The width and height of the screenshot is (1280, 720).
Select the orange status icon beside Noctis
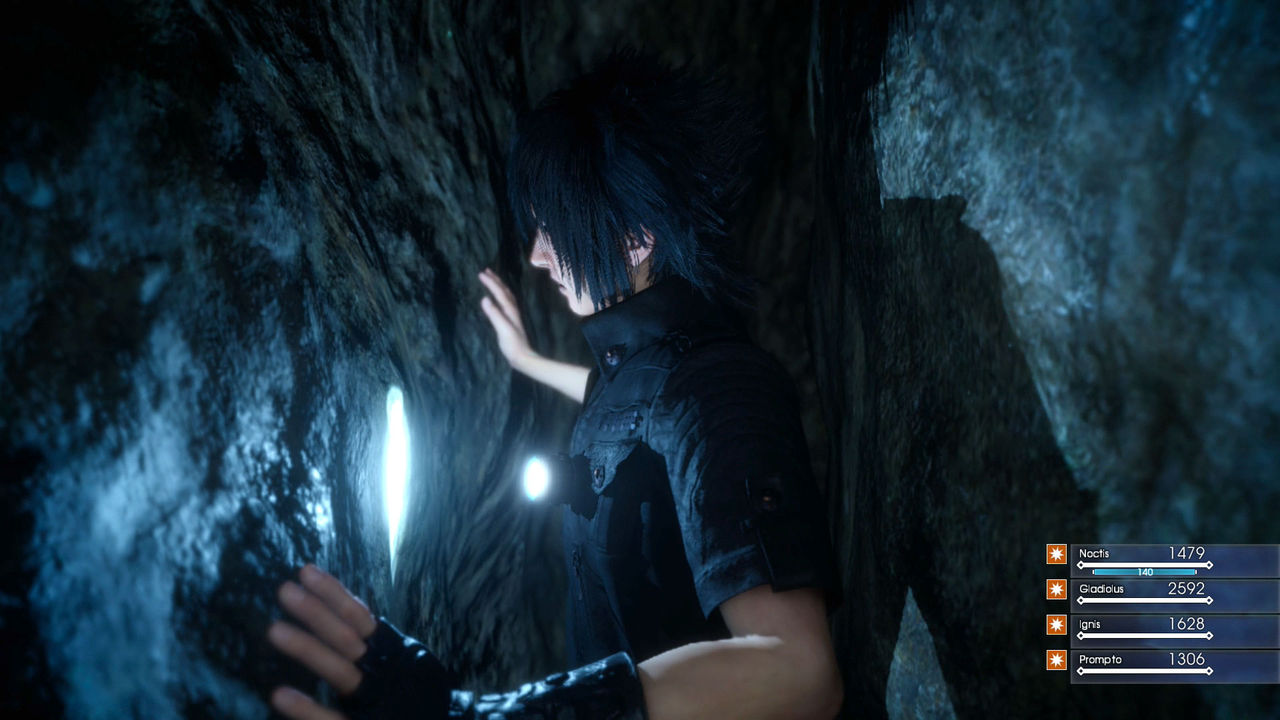[1056, 554]
